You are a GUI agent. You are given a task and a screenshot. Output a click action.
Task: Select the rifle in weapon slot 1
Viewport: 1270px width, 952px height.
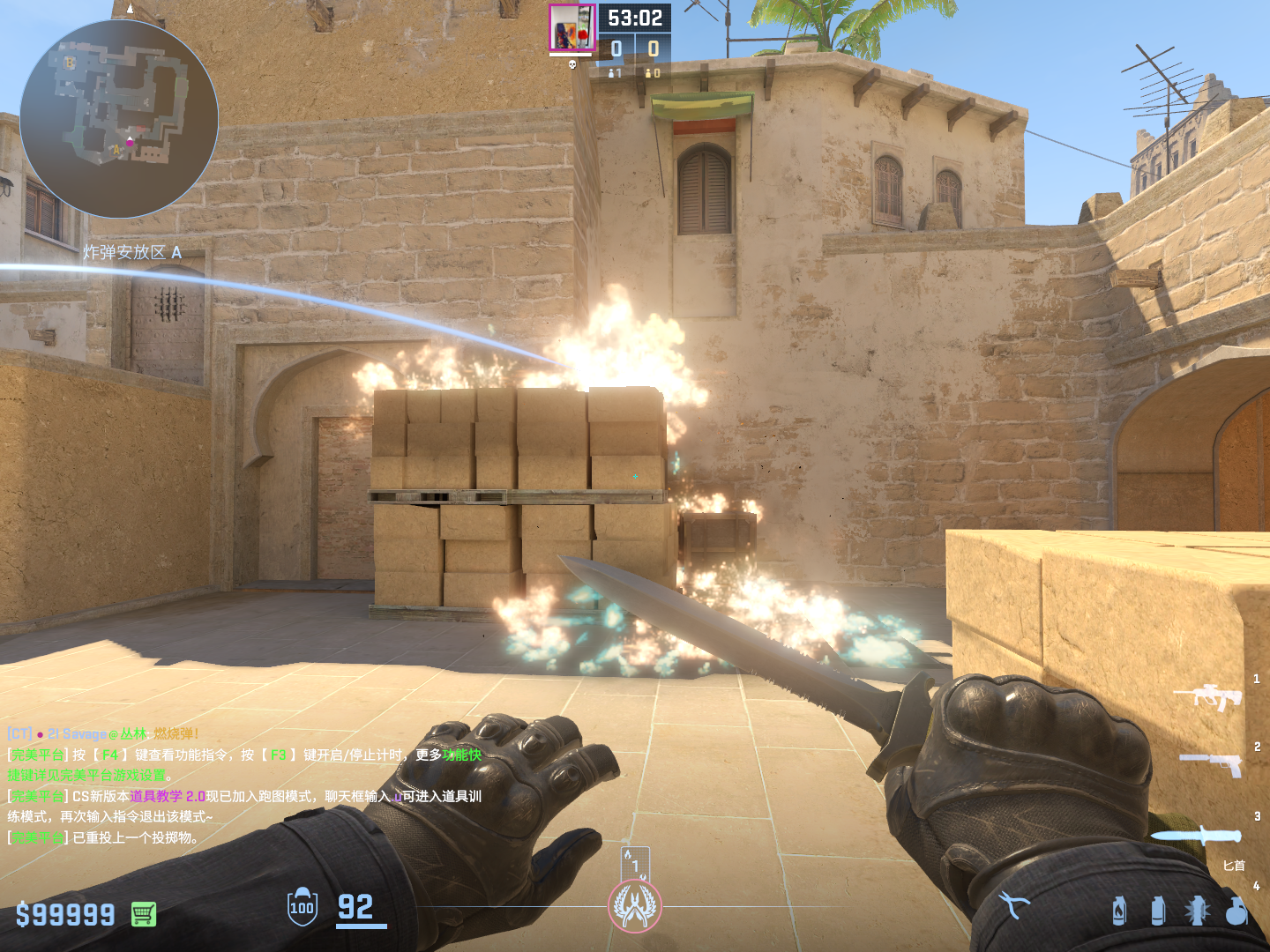click(1208, 696)
